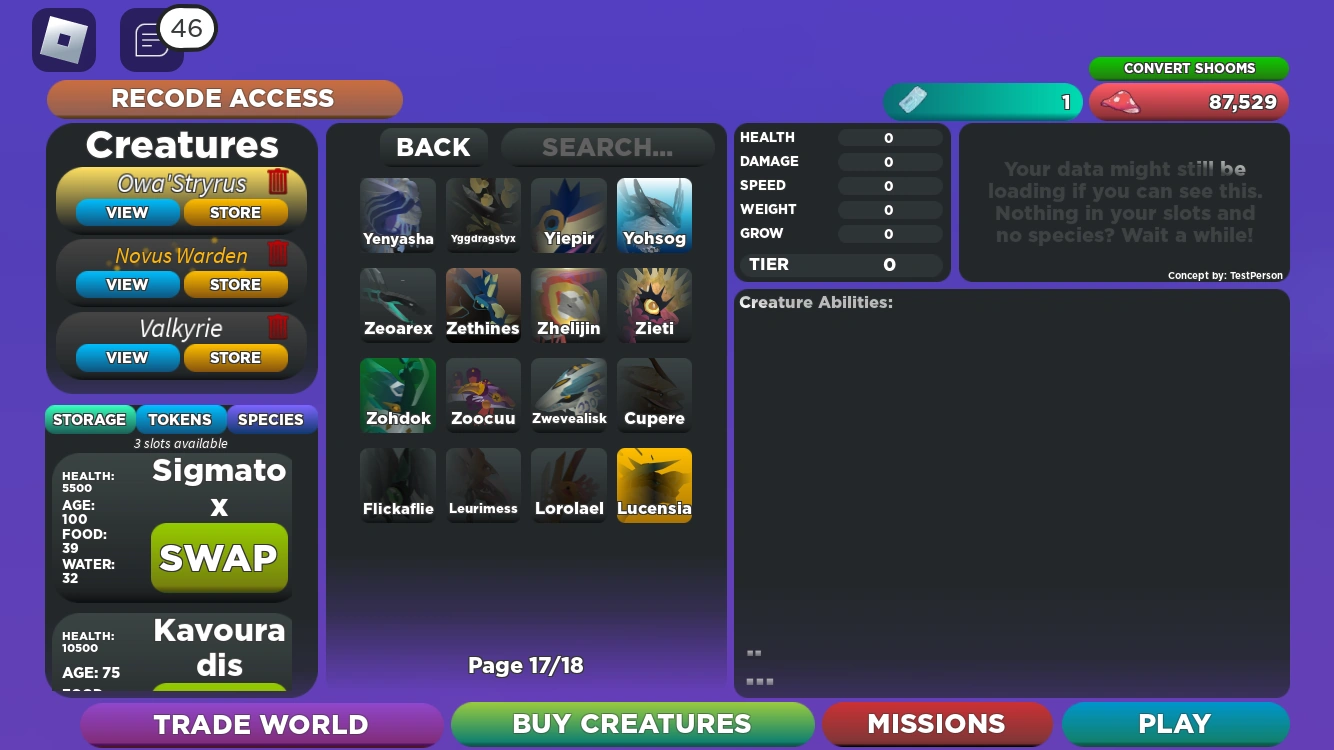Click the shoom mushroom currency icon

1122,102
